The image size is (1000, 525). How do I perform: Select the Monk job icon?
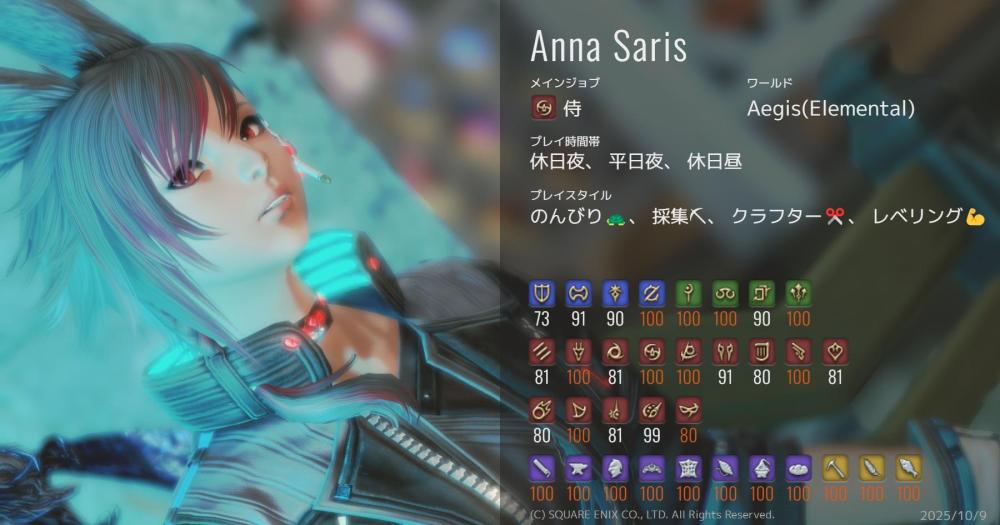tap(541, 352)
